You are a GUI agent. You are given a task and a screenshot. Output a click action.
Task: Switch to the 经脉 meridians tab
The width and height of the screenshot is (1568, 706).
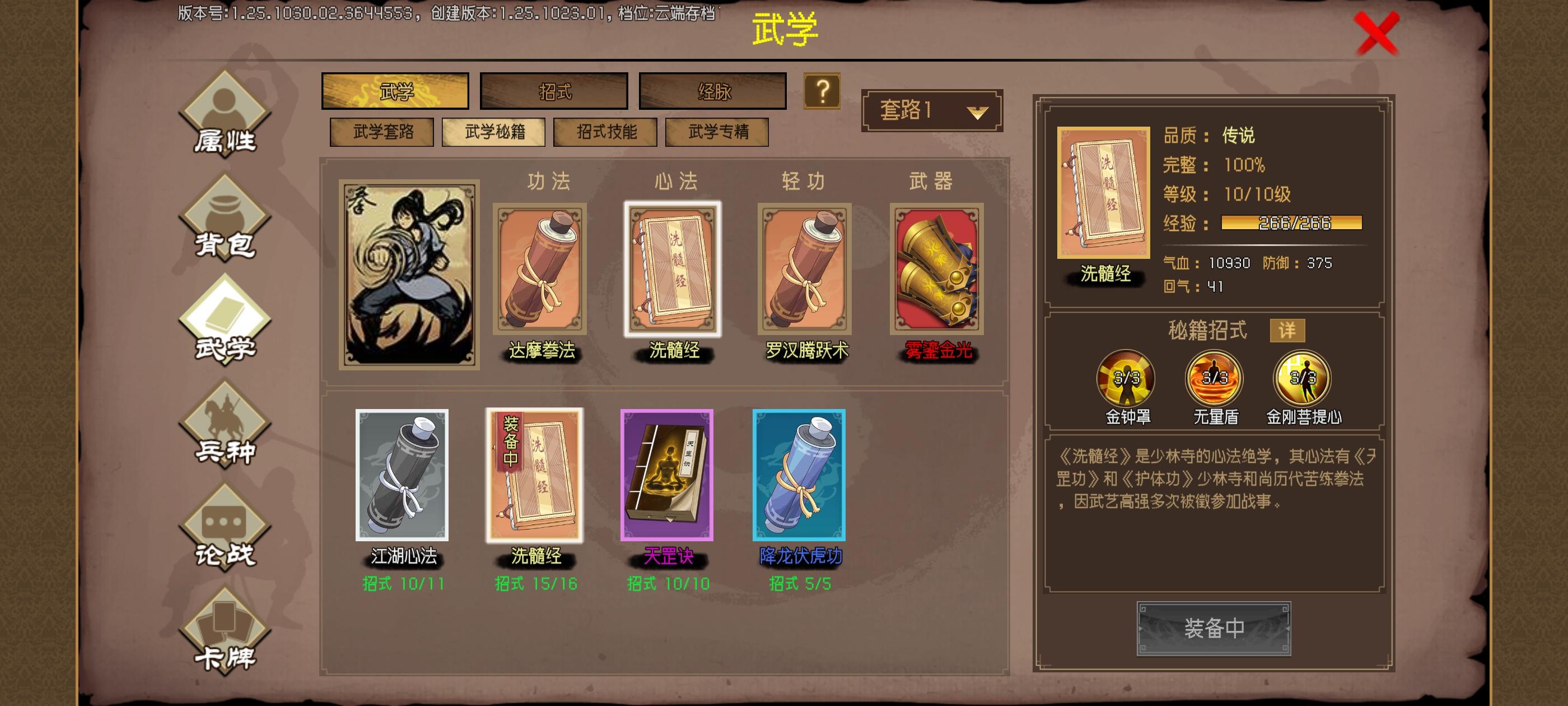(713, 90)
